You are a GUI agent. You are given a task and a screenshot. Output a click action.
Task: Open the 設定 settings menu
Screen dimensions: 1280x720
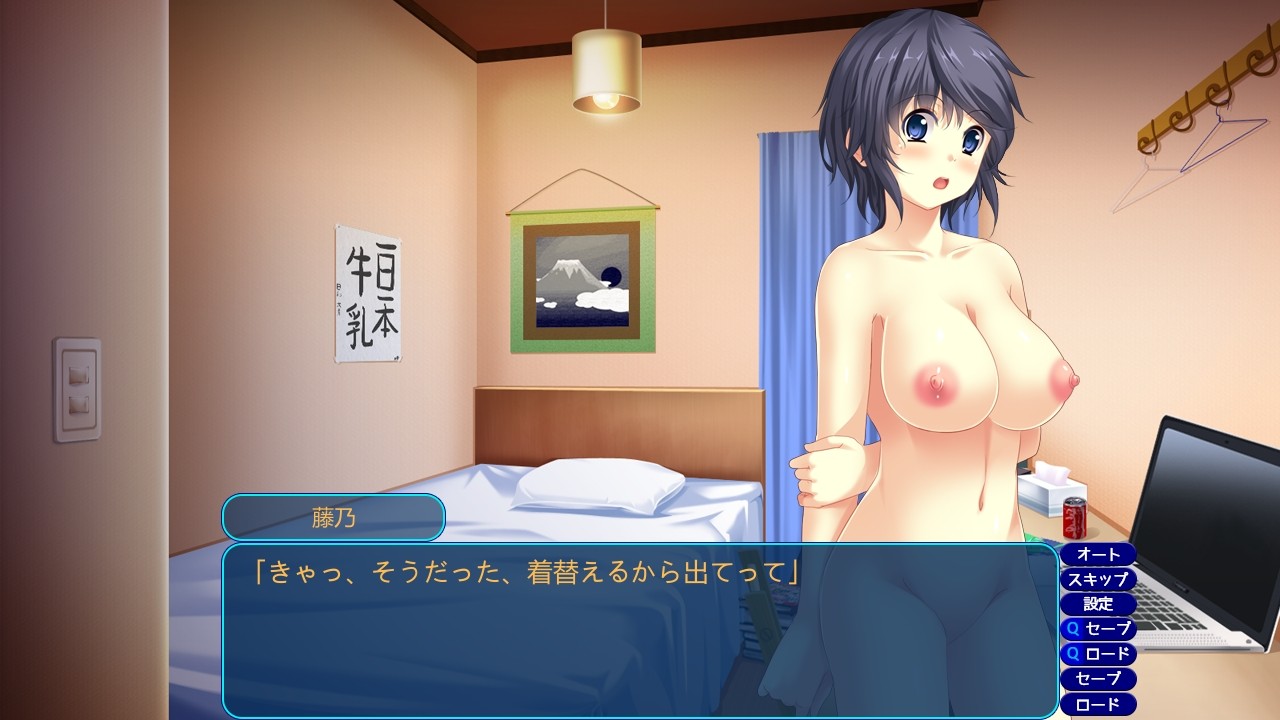(1097, 604)
